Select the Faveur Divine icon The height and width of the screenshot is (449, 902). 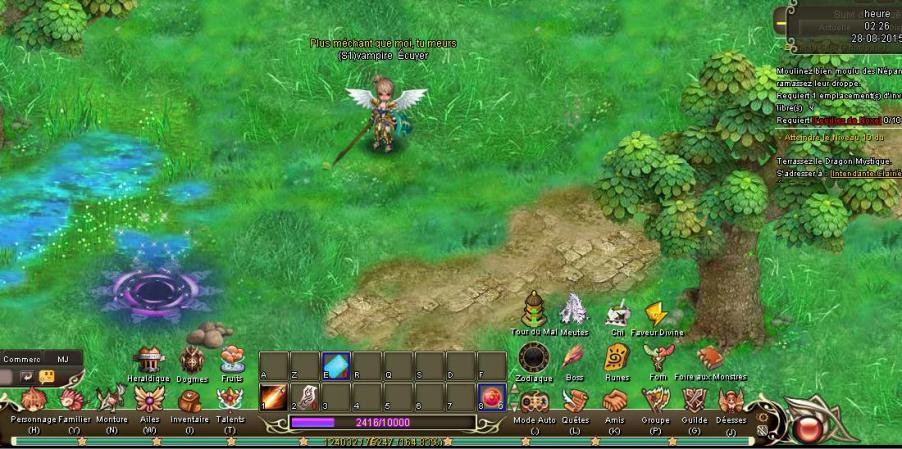(x=656, y=314)
